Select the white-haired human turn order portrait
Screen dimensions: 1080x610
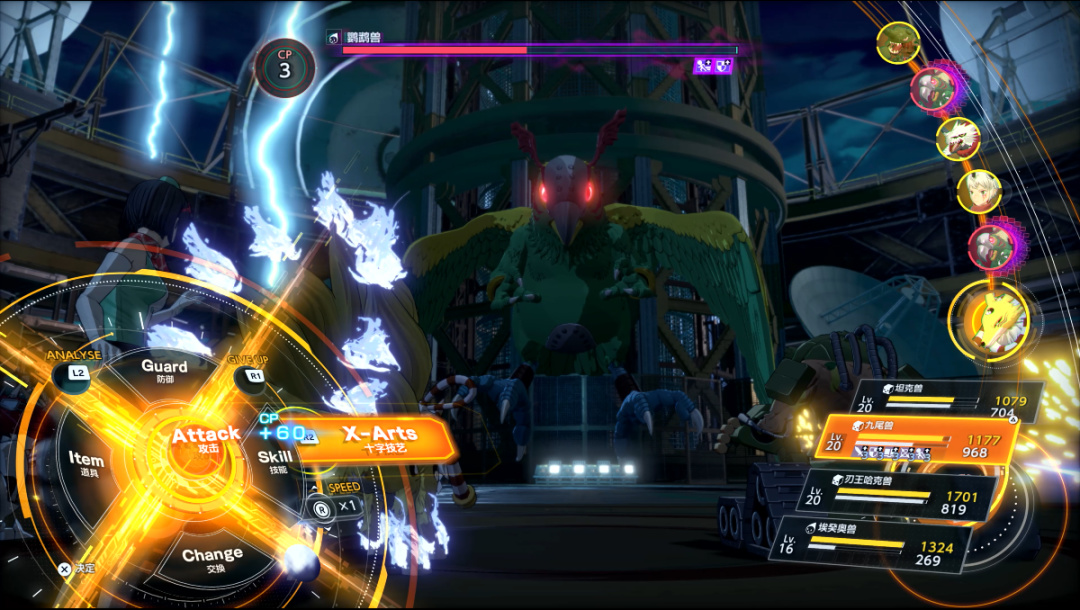[979, 191]
